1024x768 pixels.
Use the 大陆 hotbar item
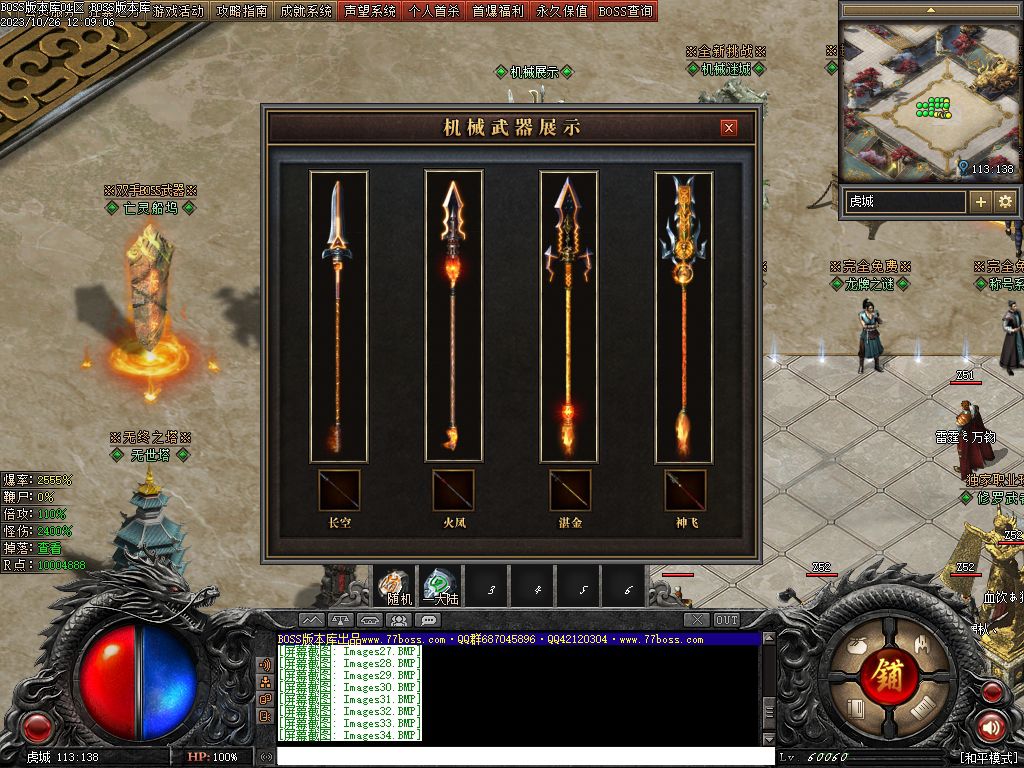tap(440, 586)
